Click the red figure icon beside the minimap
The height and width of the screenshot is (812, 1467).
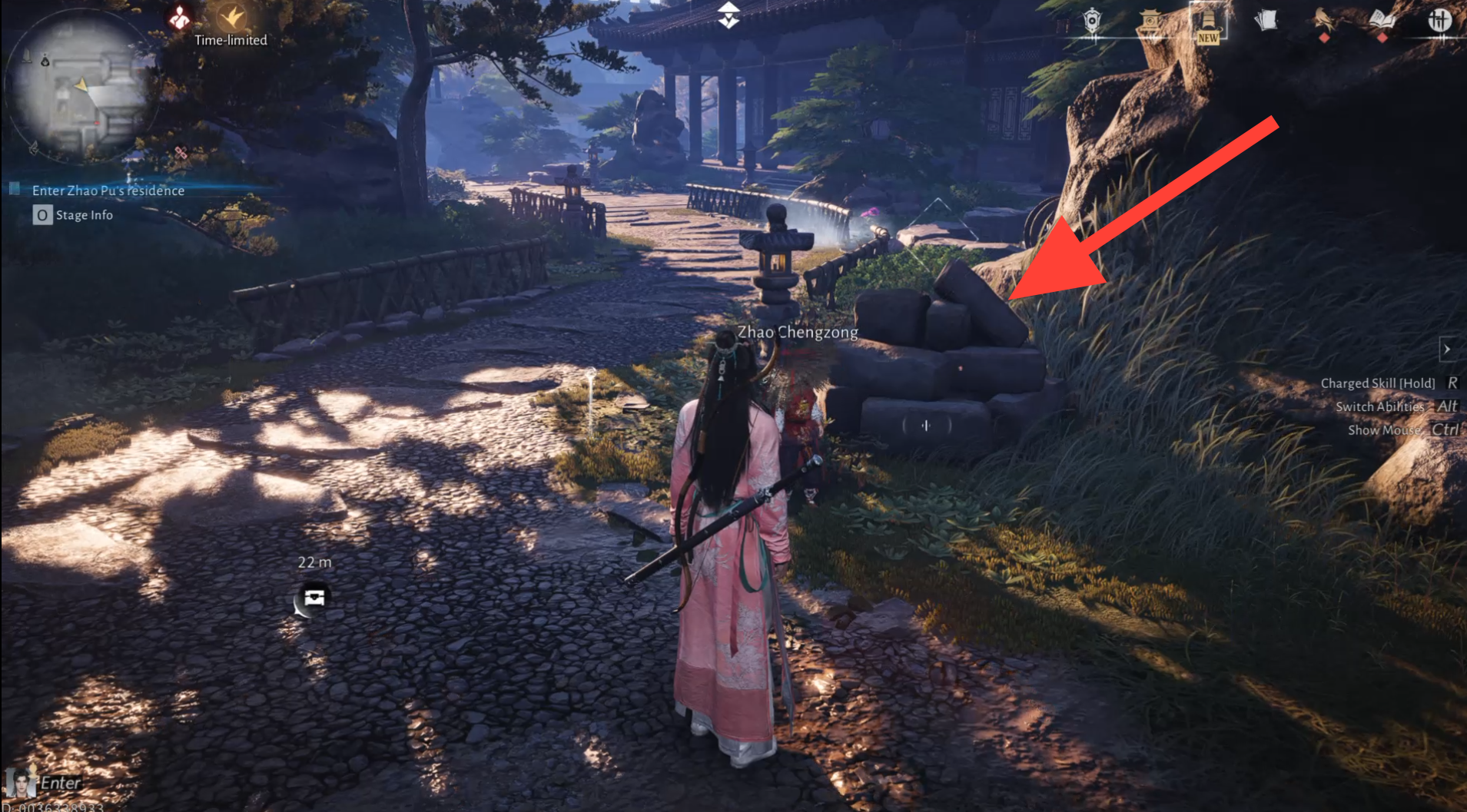[x=180, y=17]
